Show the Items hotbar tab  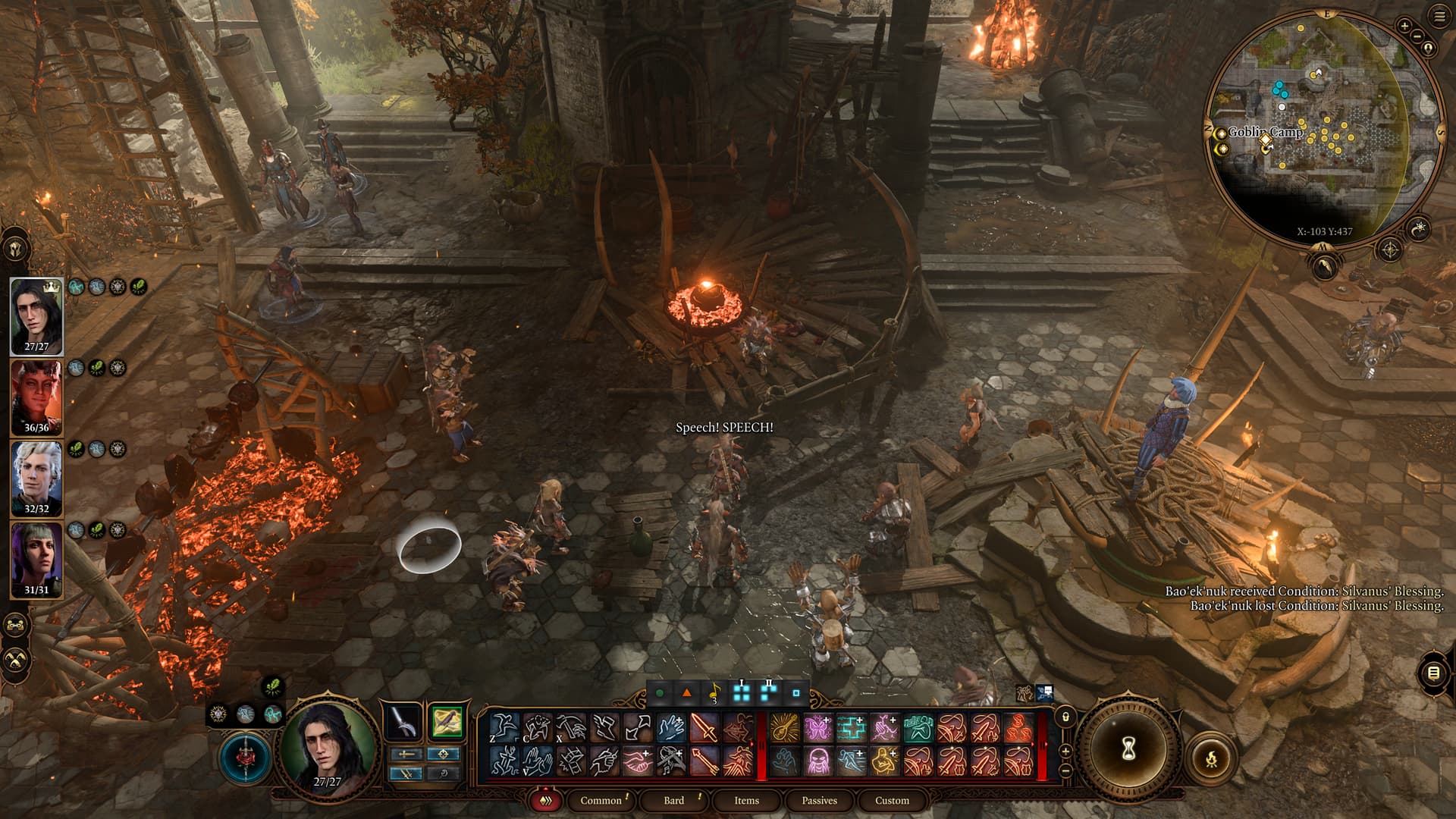pyautogui.click(x=746, y=800)
